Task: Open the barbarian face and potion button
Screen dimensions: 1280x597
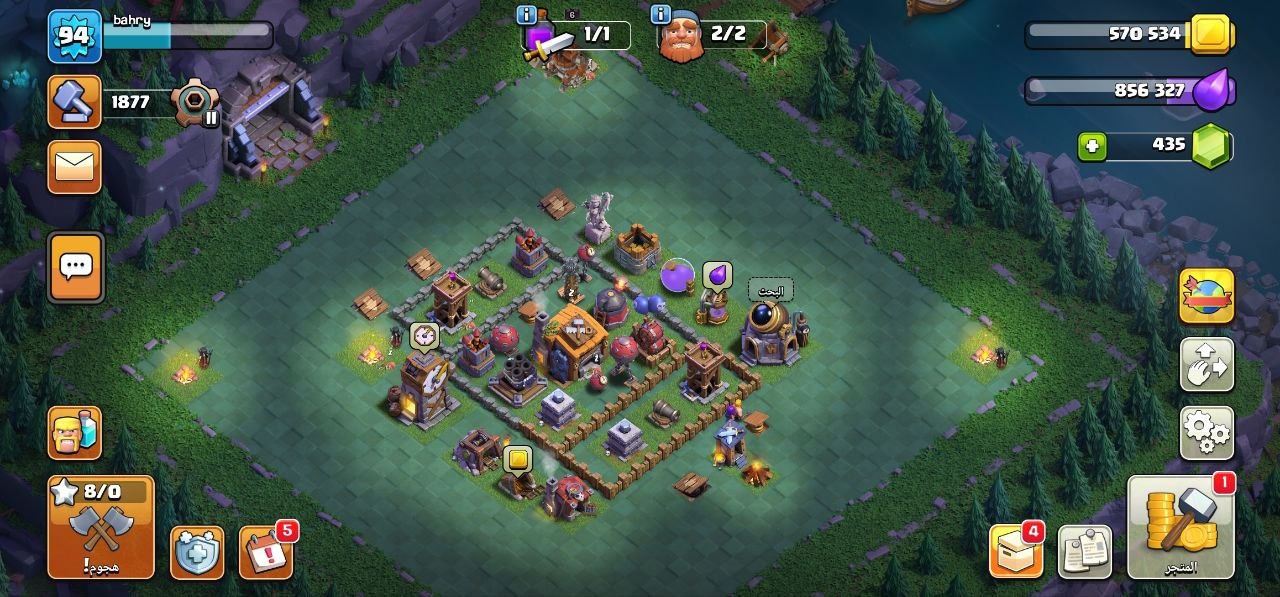Action: pos(75,433)
